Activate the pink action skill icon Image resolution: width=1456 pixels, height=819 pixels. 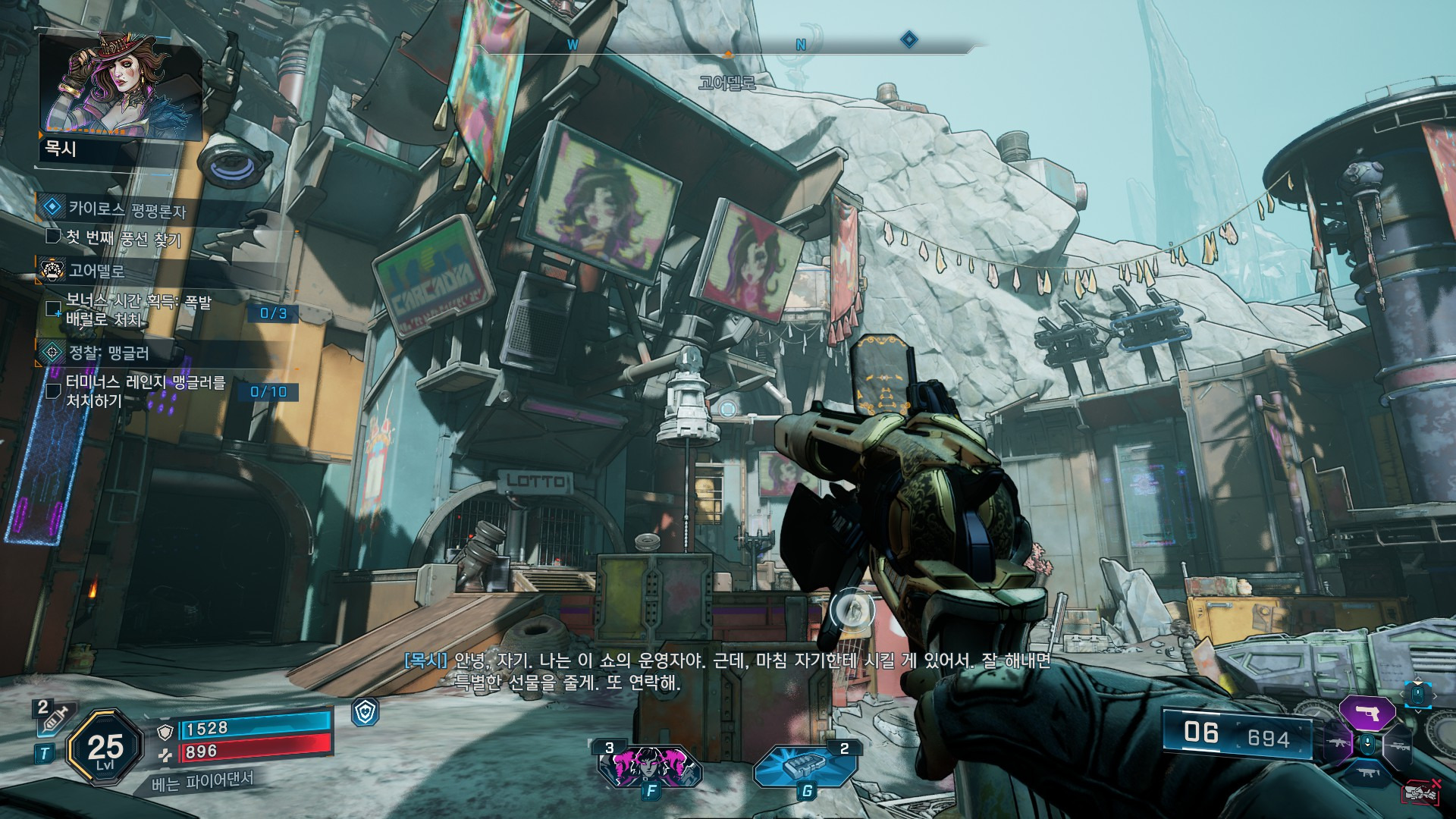tap(650, 766)
